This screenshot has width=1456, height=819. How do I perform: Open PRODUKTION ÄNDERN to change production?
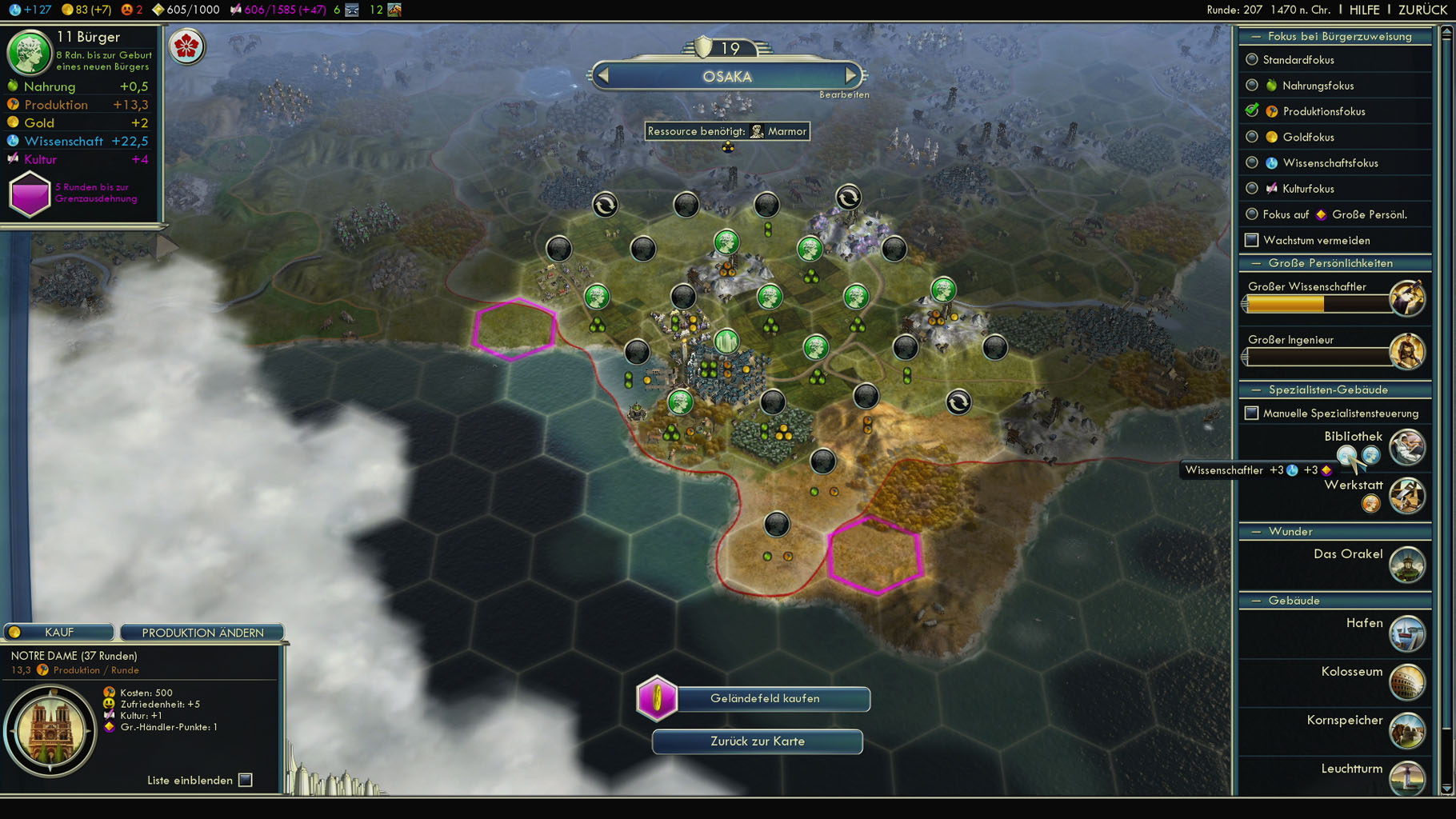click(202, 633)
